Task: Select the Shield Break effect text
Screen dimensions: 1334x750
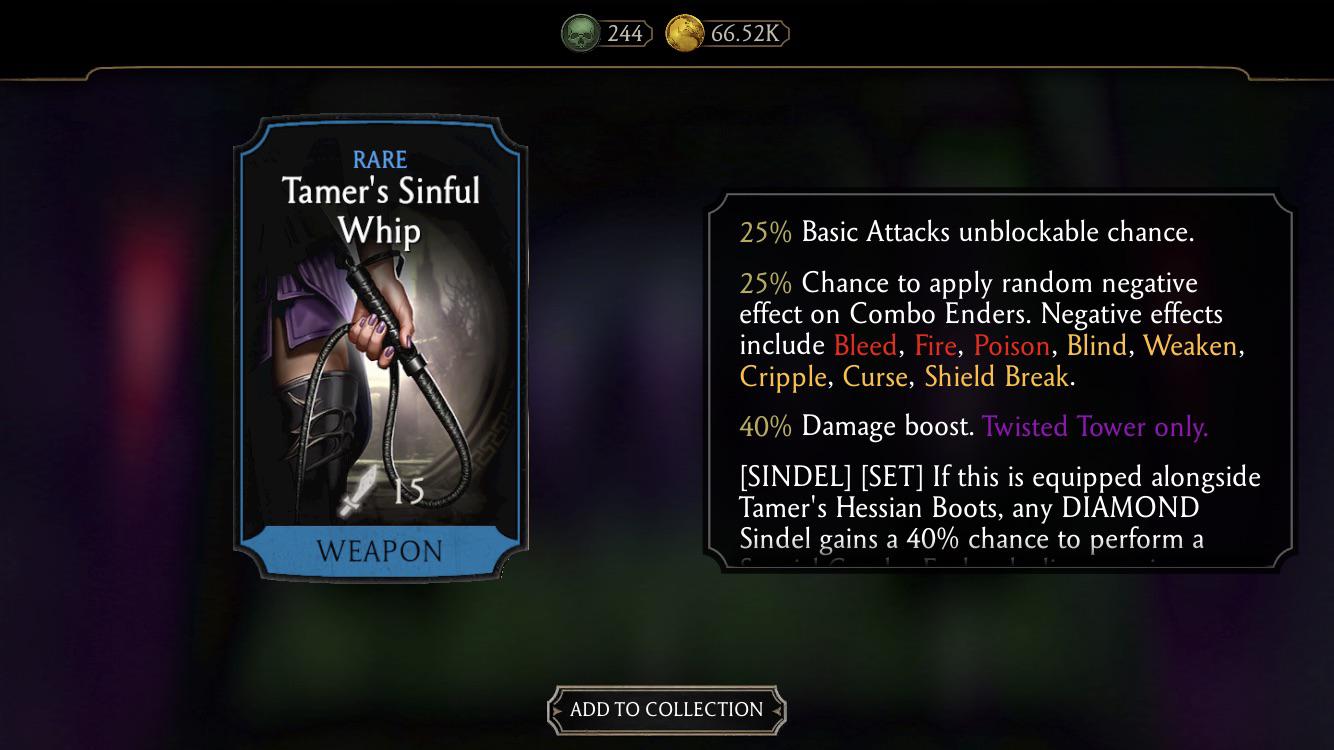Action: (x=995, y=377)
